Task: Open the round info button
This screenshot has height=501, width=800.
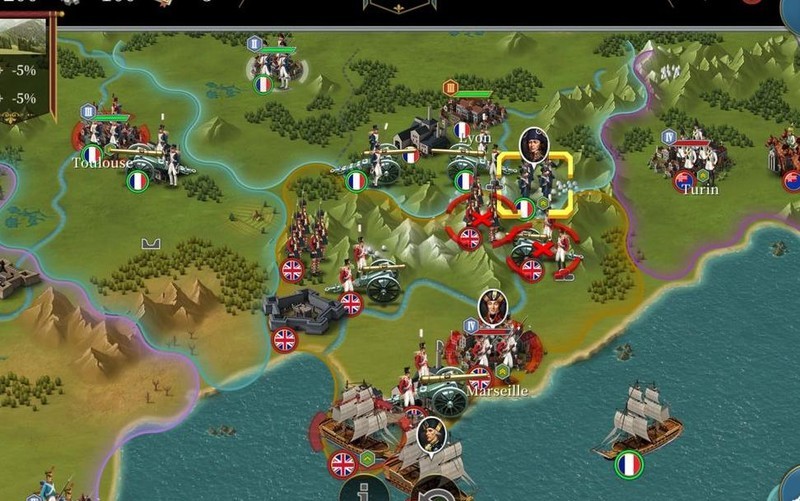Action: [365, 490]
